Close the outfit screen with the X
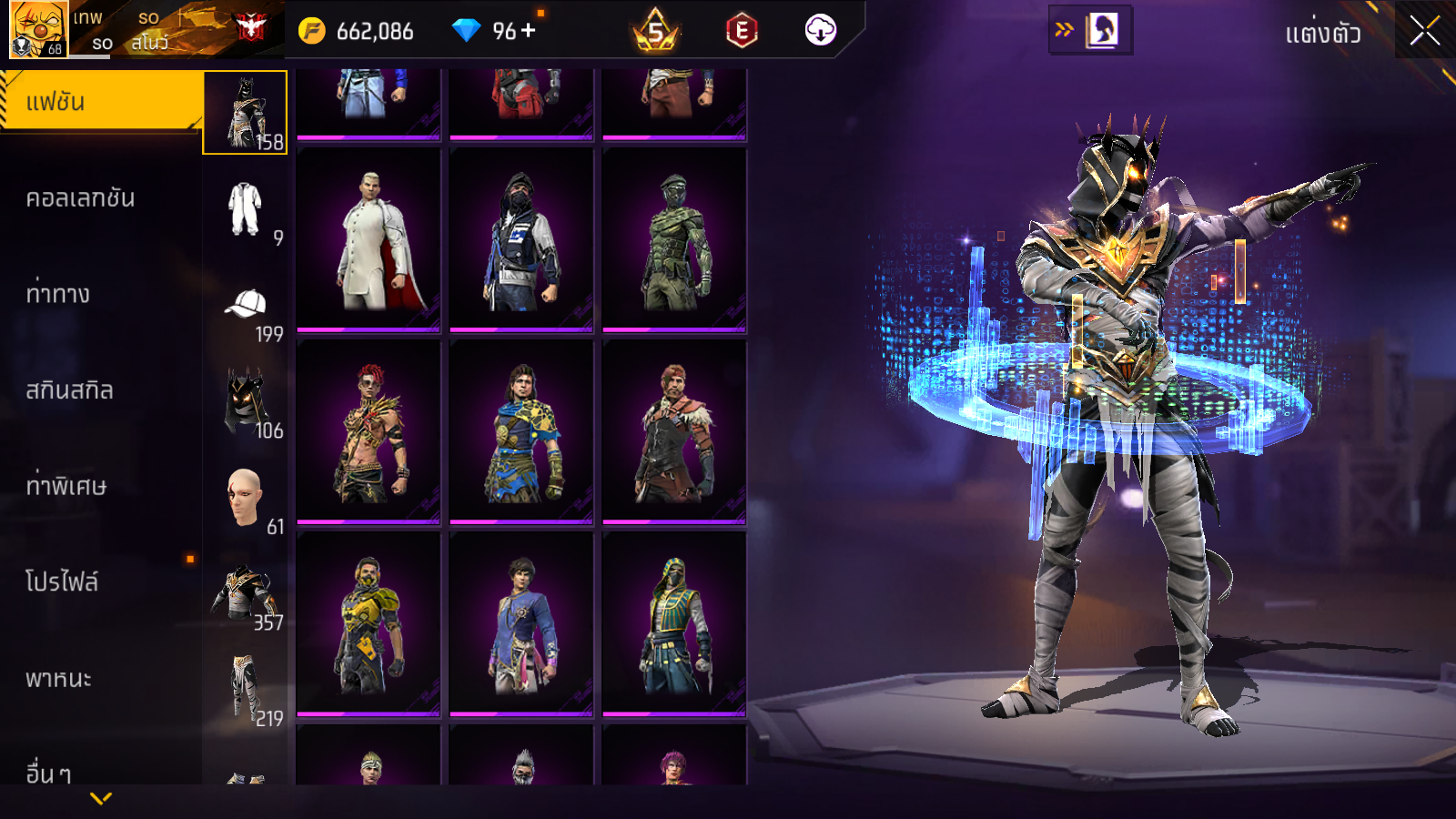The height and width of the screenshot is (819, 1456). point(1424,31)
